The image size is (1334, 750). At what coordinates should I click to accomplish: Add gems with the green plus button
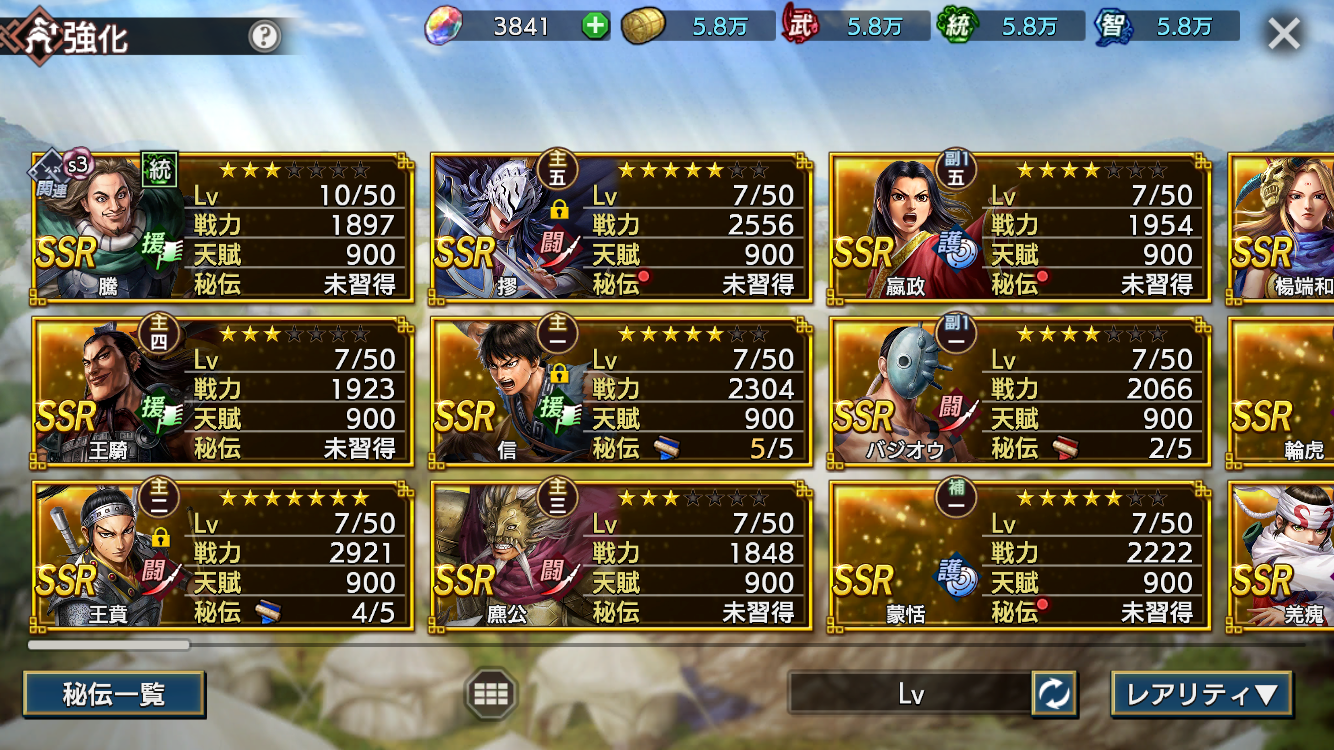pyautogui.click(x=595, y=27)
